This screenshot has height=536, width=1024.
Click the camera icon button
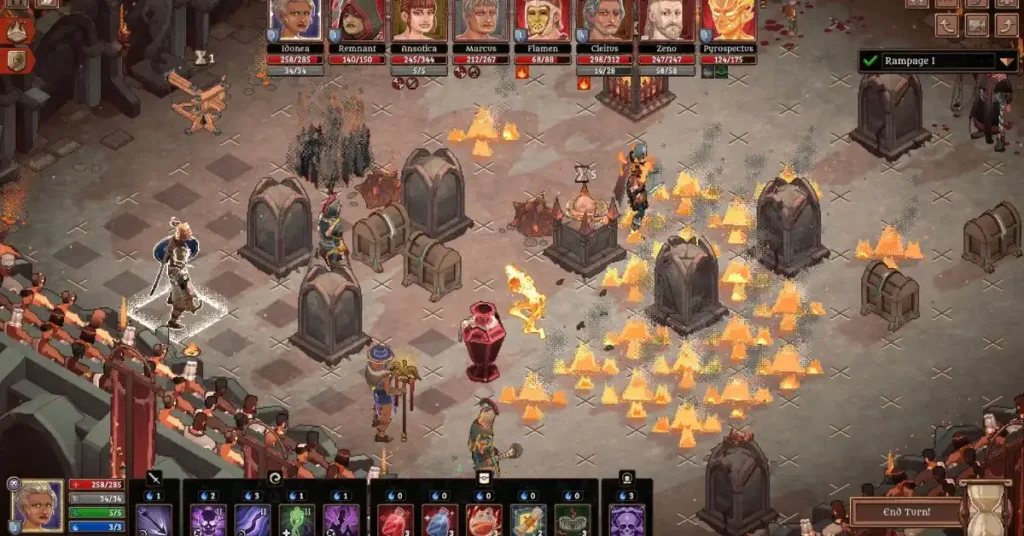click(x=977, y=25)
